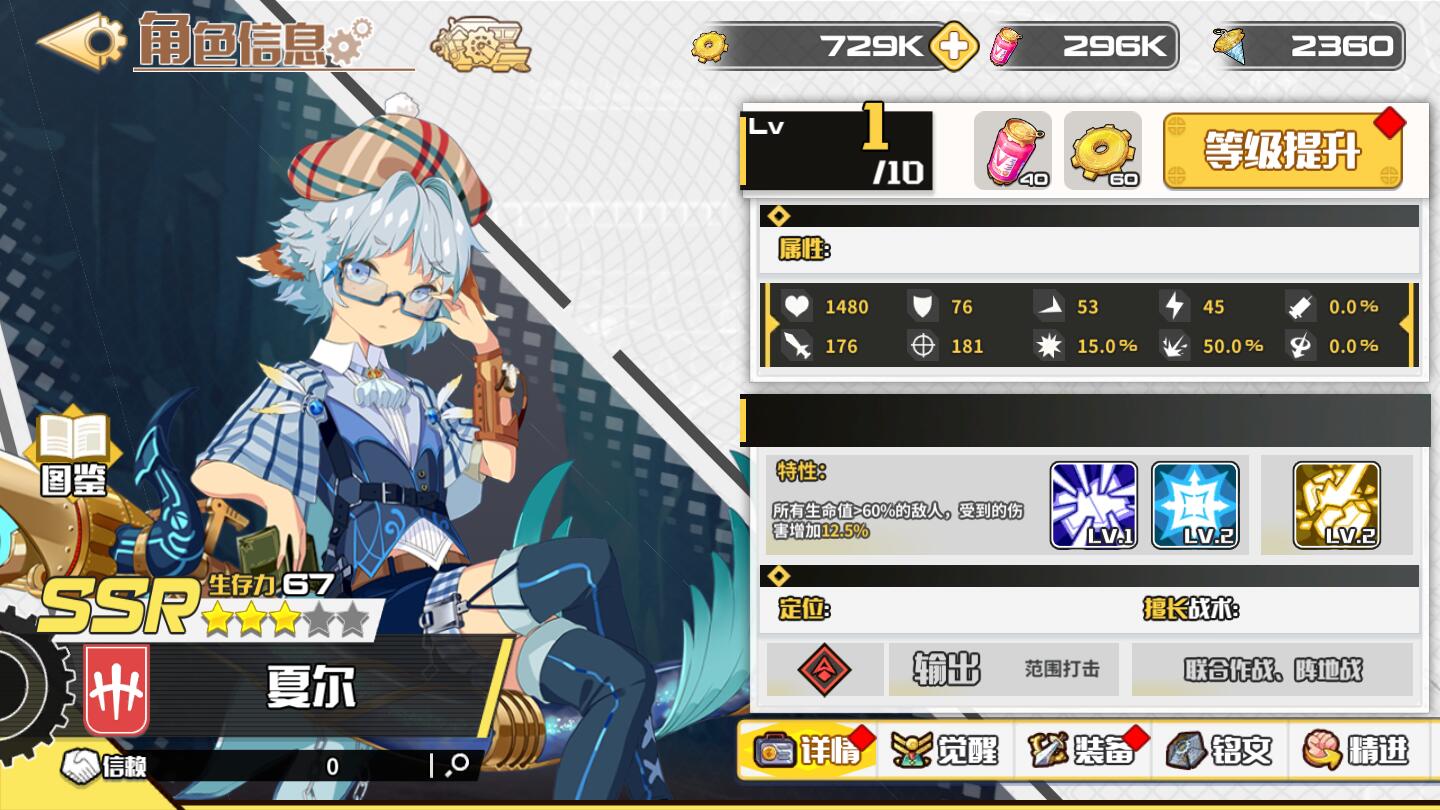Viewport: 1440px width, 810px height.
Task: Add more gold coins with plus button
Action: click(953, 47)
